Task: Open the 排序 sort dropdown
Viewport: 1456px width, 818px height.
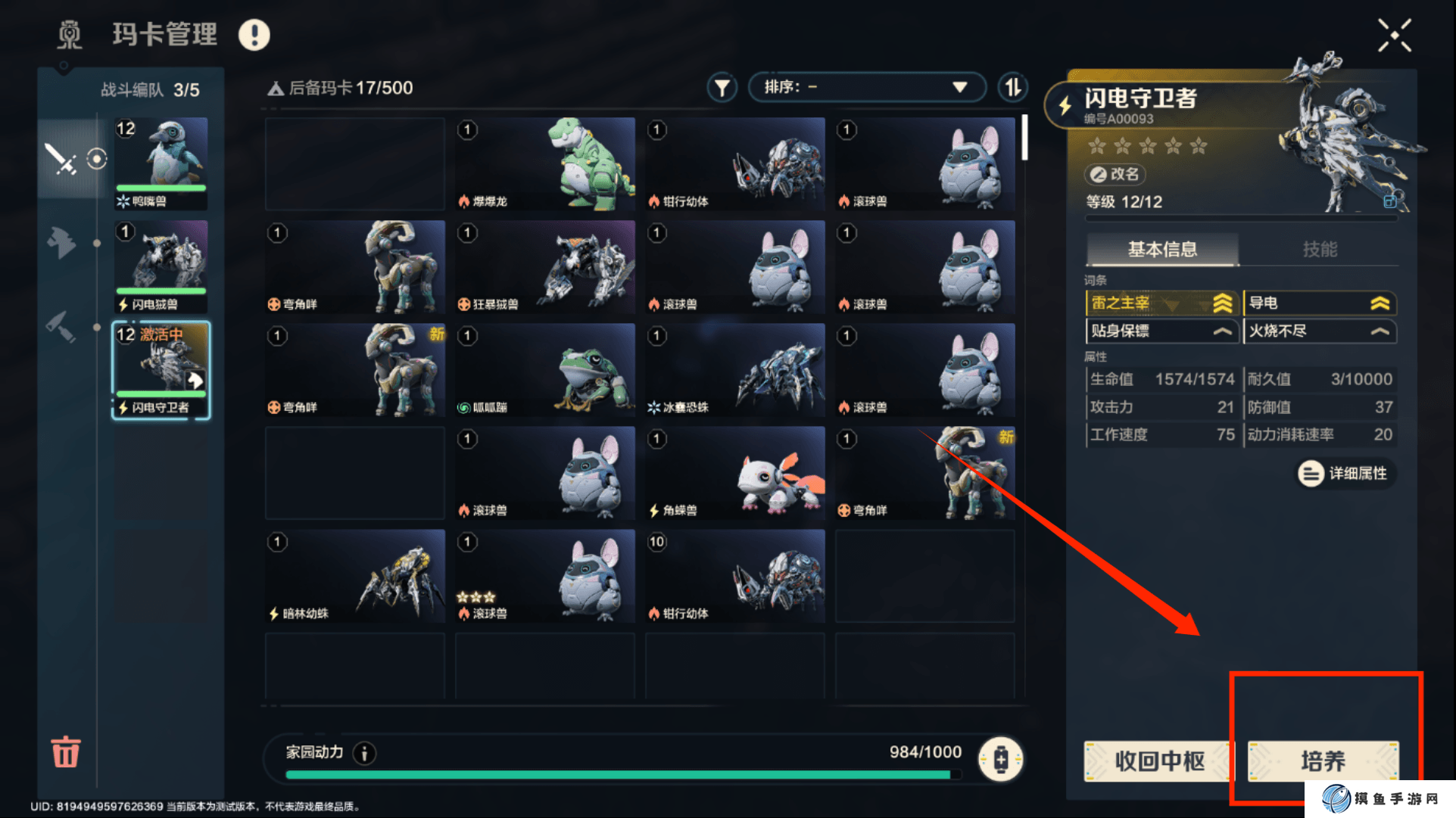Action: (866, 87)
